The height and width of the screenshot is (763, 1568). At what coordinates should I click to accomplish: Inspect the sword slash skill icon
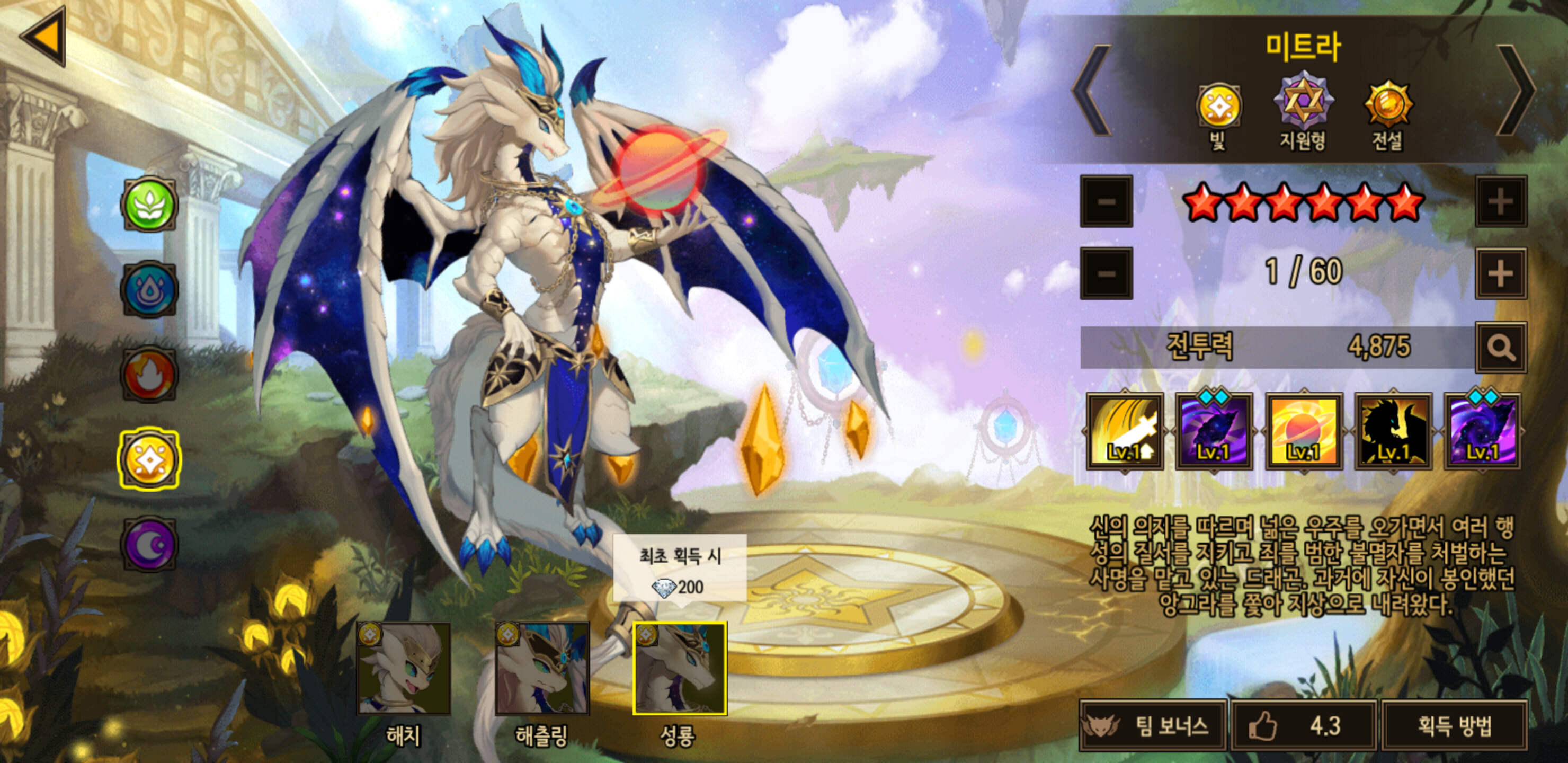pyautogui.click(x=1125, y=431)
